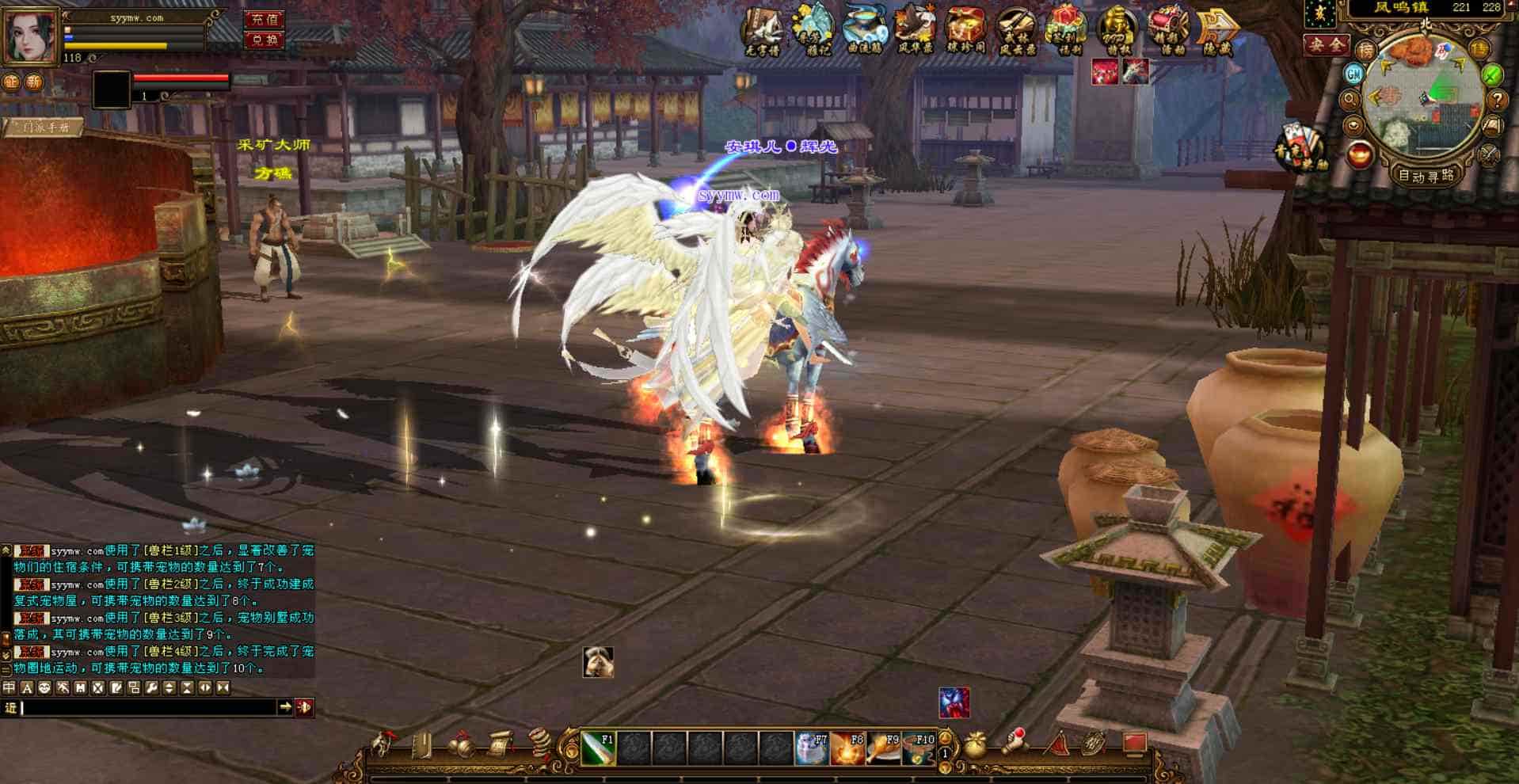Click the 充值 recharge button

point(265,19)
